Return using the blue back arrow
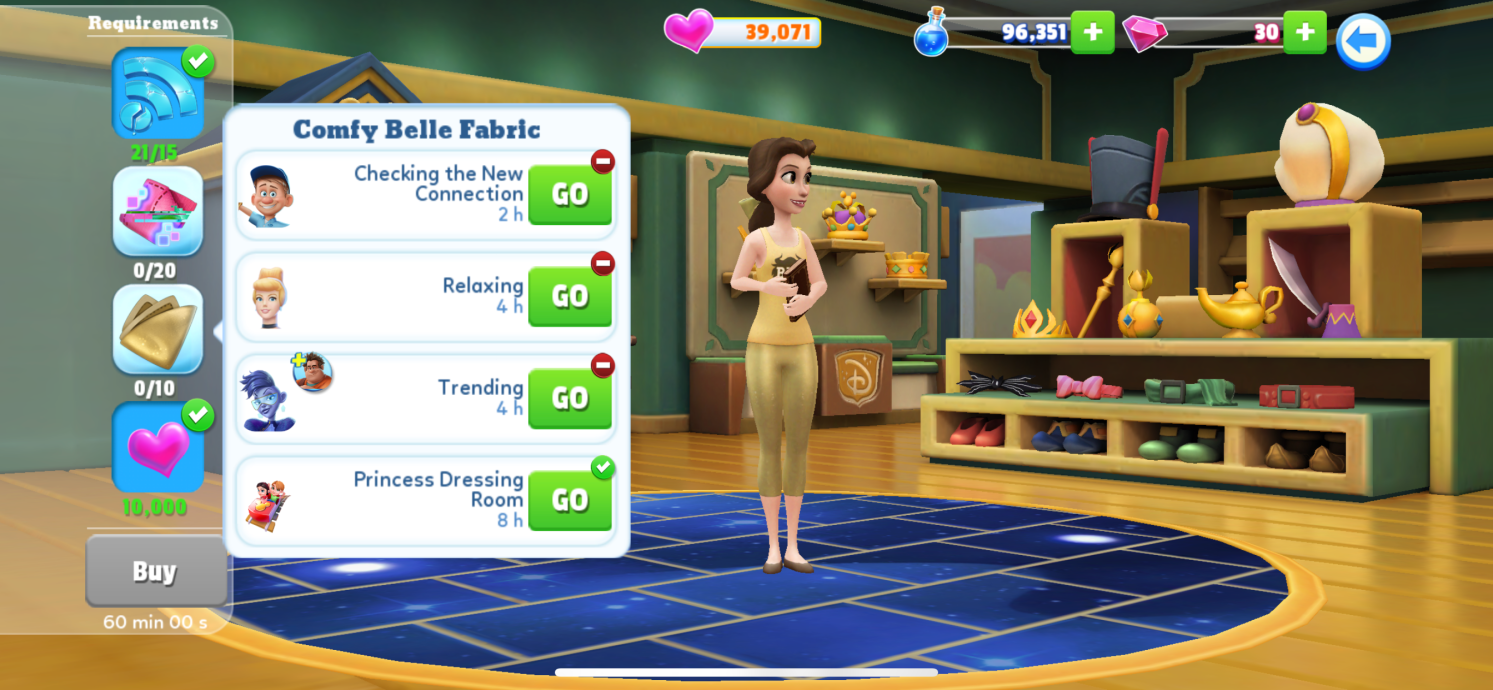 [1363, 41]
